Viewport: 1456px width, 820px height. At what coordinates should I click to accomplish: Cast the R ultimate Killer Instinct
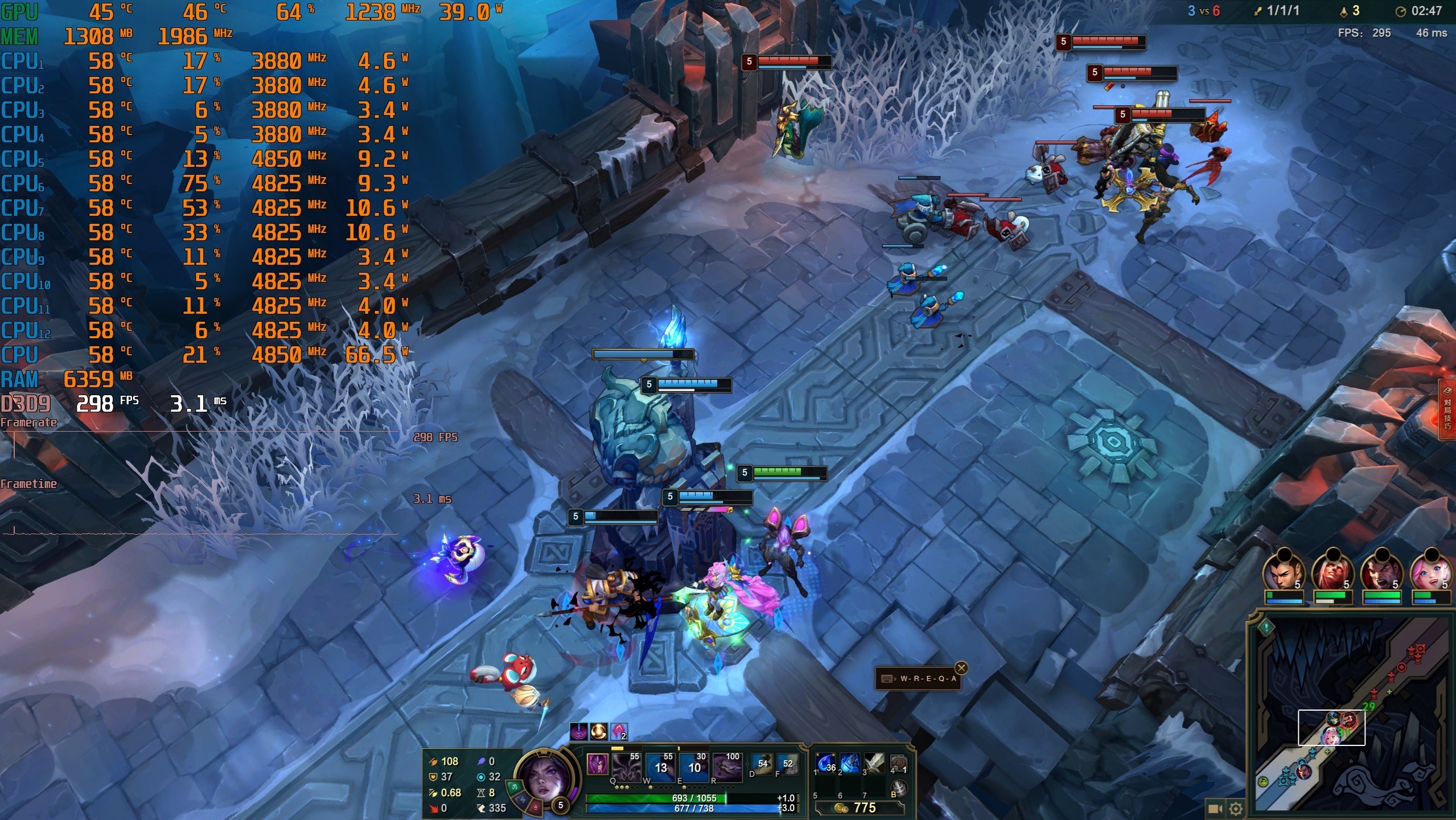(727, 767)
